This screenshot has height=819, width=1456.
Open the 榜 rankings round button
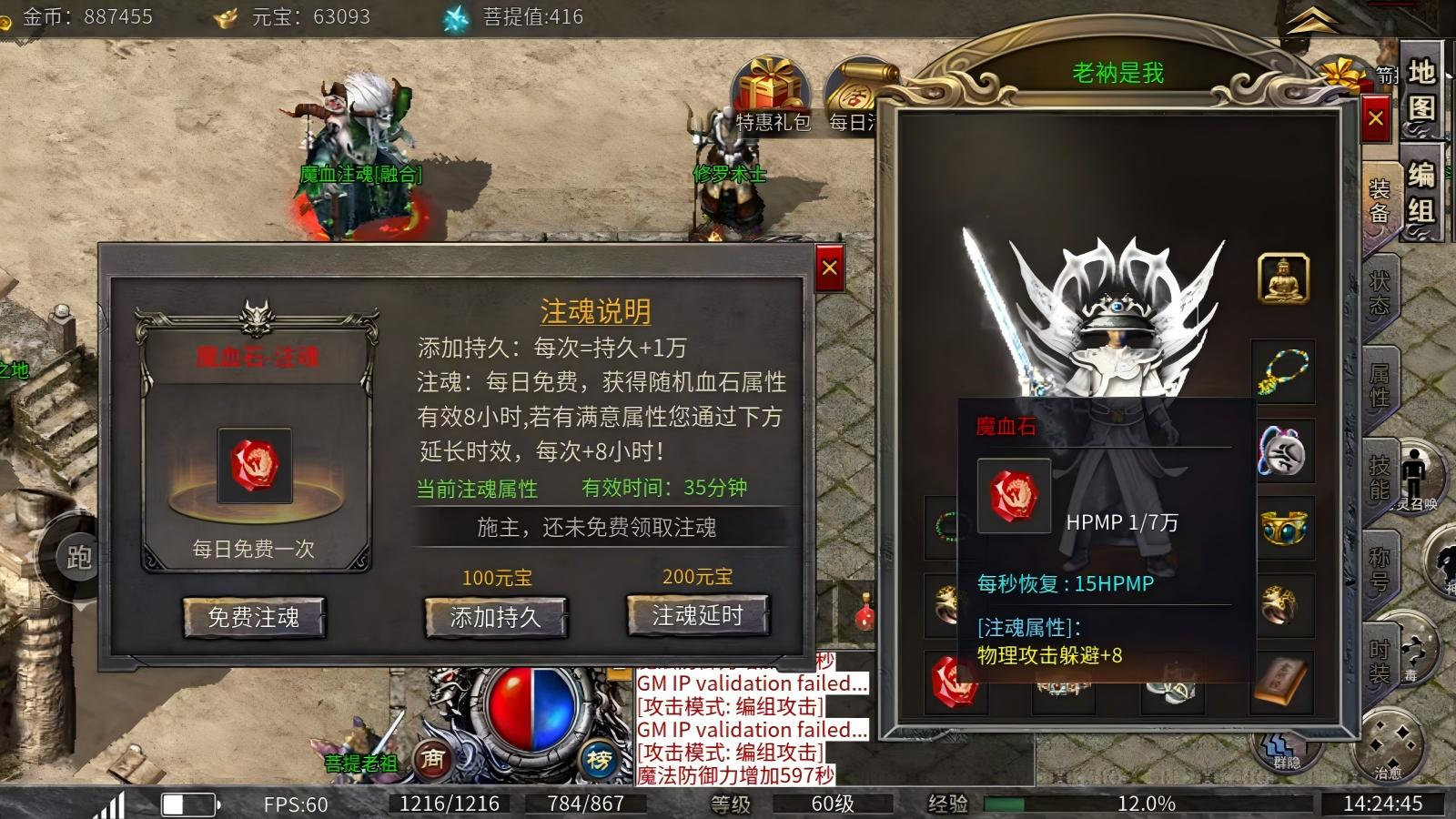coord(599,760)
